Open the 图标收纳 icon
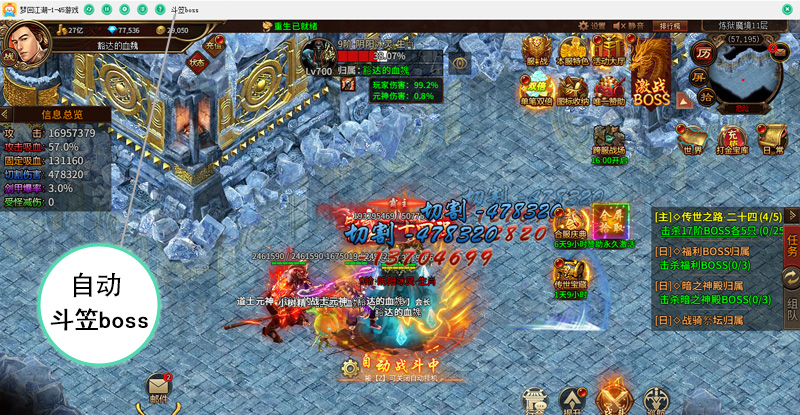Screen dimensions: 800x415 tap(573, 92)
